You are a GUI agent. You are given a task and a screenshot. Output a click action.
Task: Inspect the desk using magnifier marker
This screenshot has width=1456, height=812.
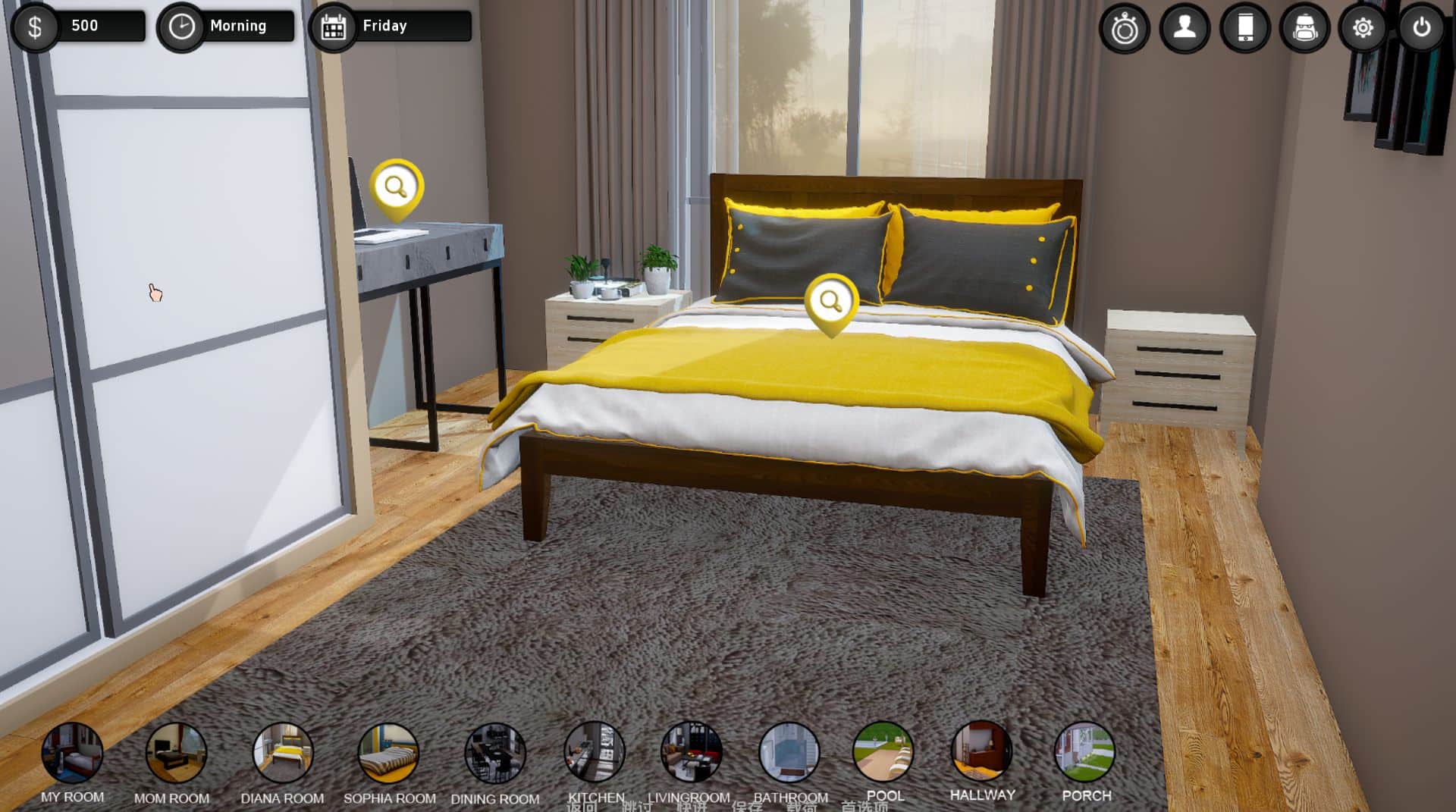[396, 187]
